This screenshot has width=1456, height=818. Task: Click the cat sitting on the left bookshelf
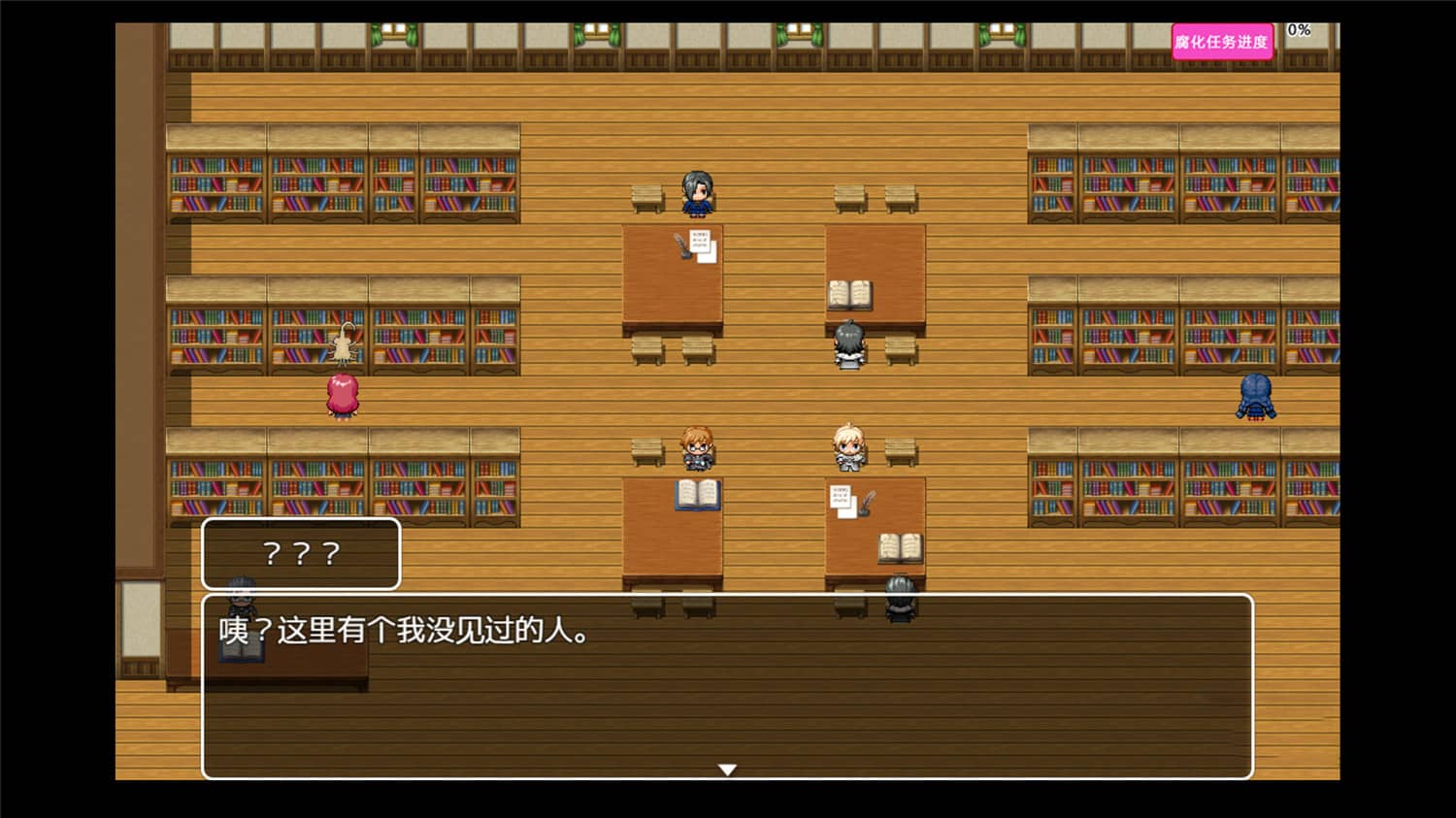[x=345, y=342]
